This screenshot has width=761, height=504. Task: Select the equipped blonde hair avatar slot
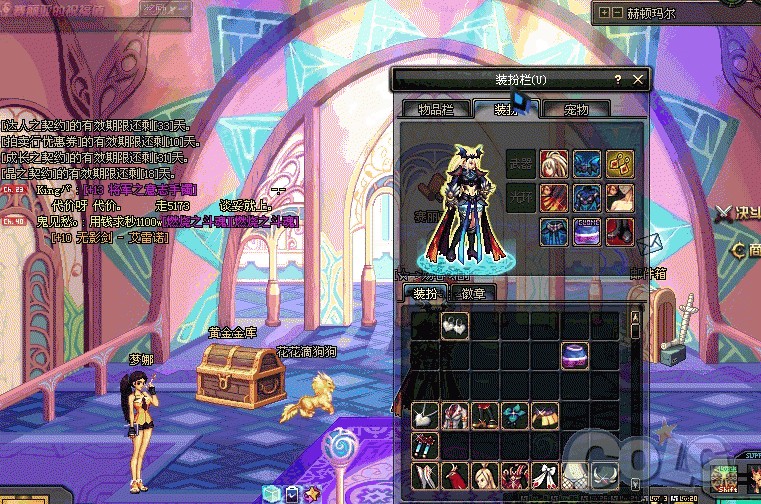tap(554, 163)
